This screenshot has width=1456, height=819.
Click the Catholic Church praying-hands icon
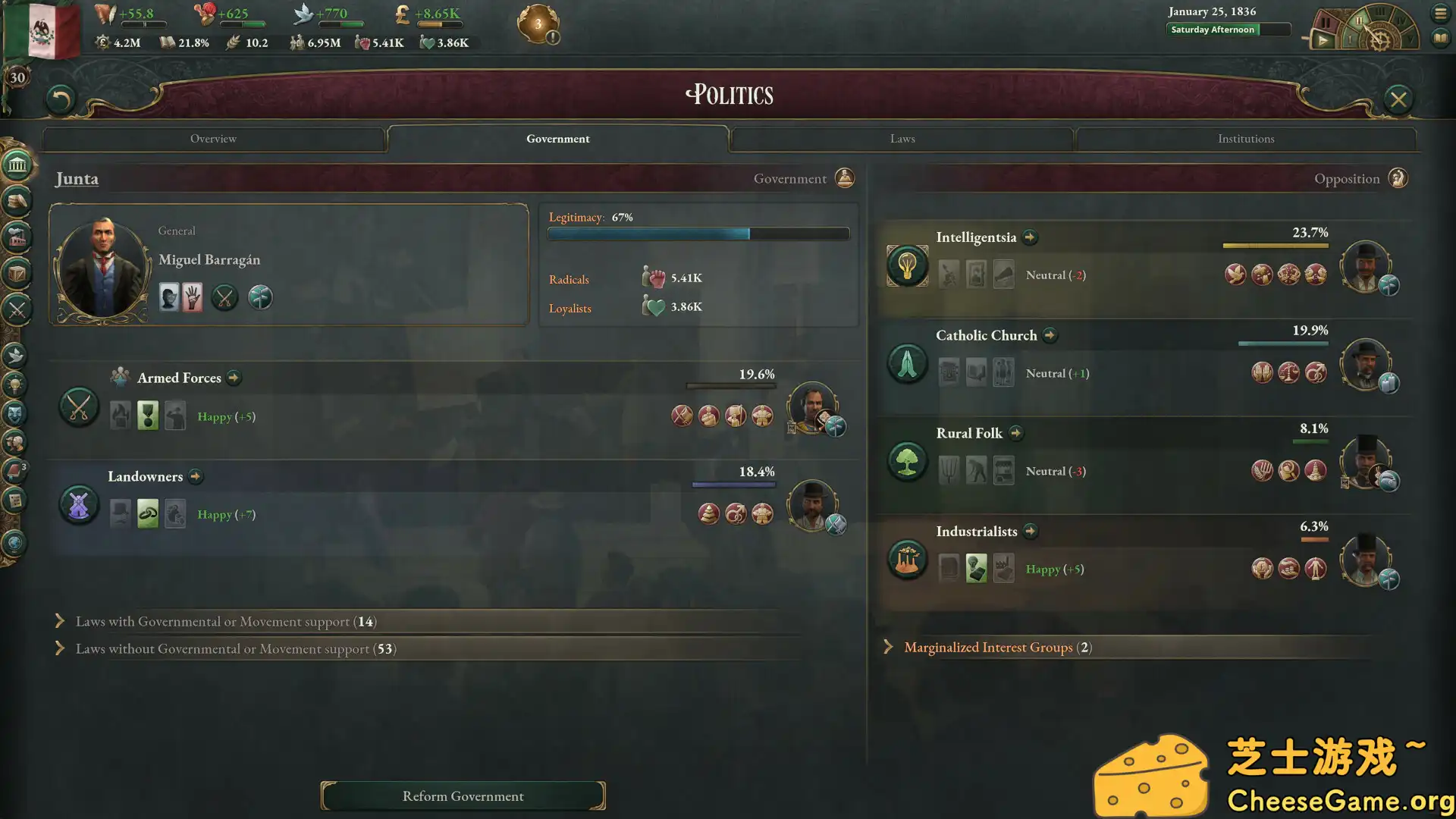click(907, 364)
